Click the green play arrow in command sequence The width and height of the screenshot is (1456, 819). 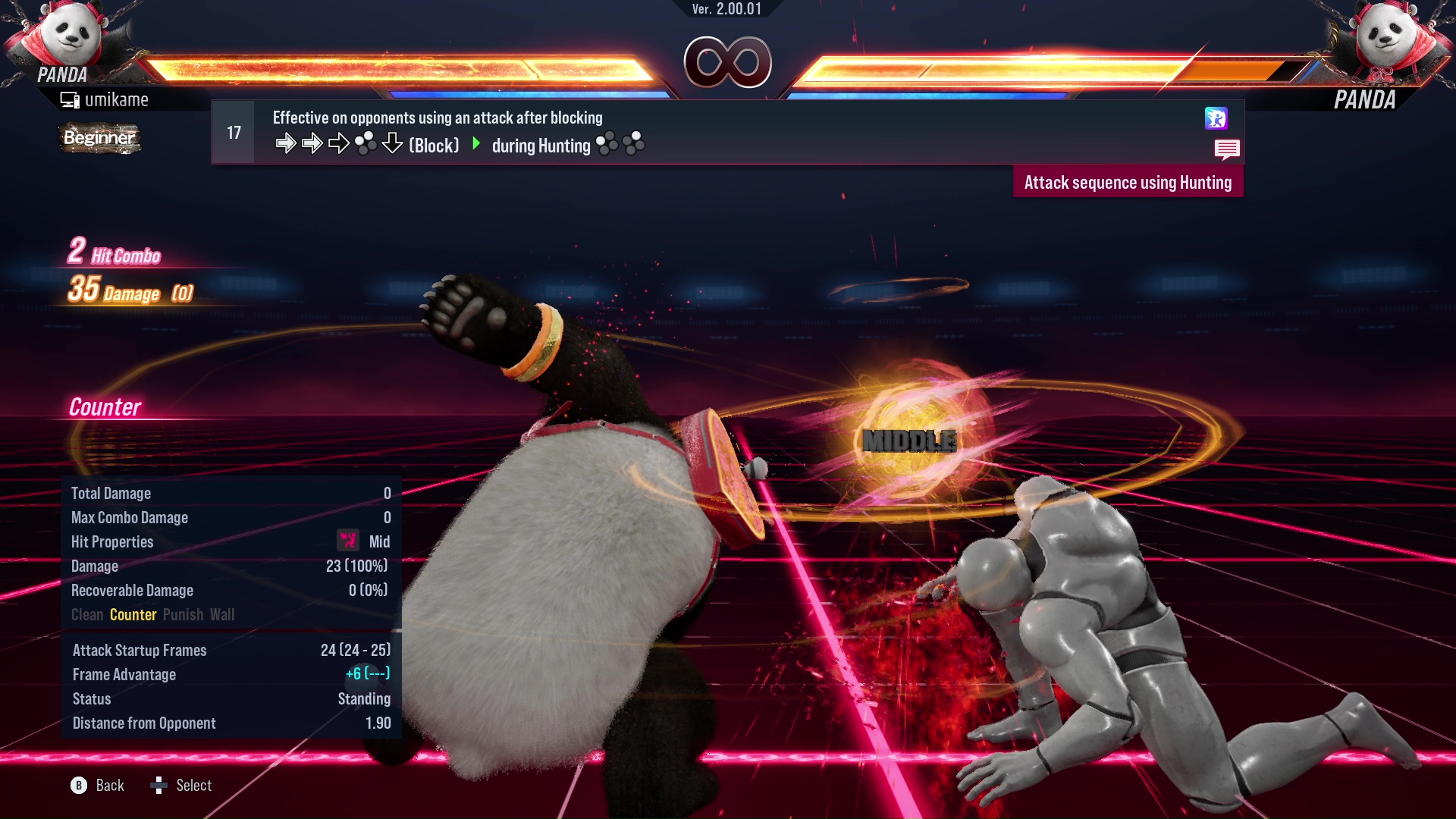(x=477, y=144)
